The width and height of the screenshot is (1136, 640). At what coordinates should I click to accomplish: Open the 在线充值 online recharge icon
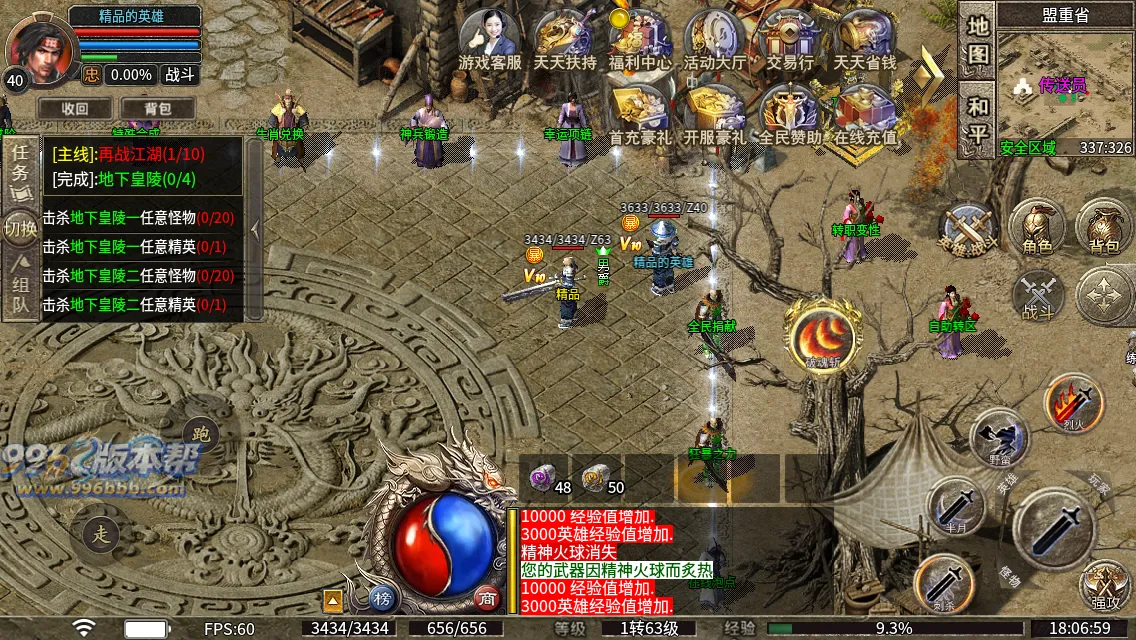(x=866, y=113)
